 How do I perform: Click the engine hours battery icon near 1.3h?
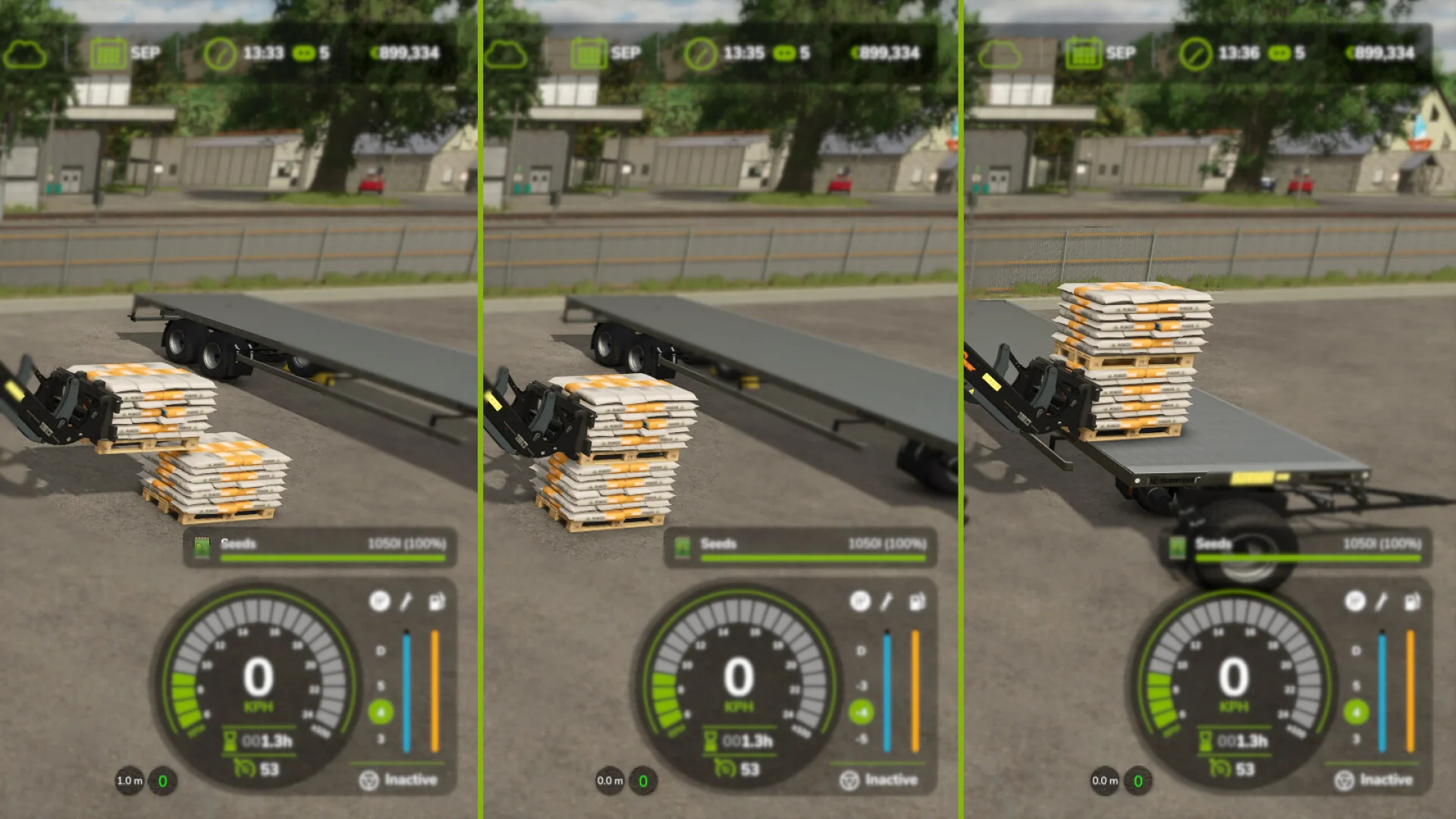[230, 741]
